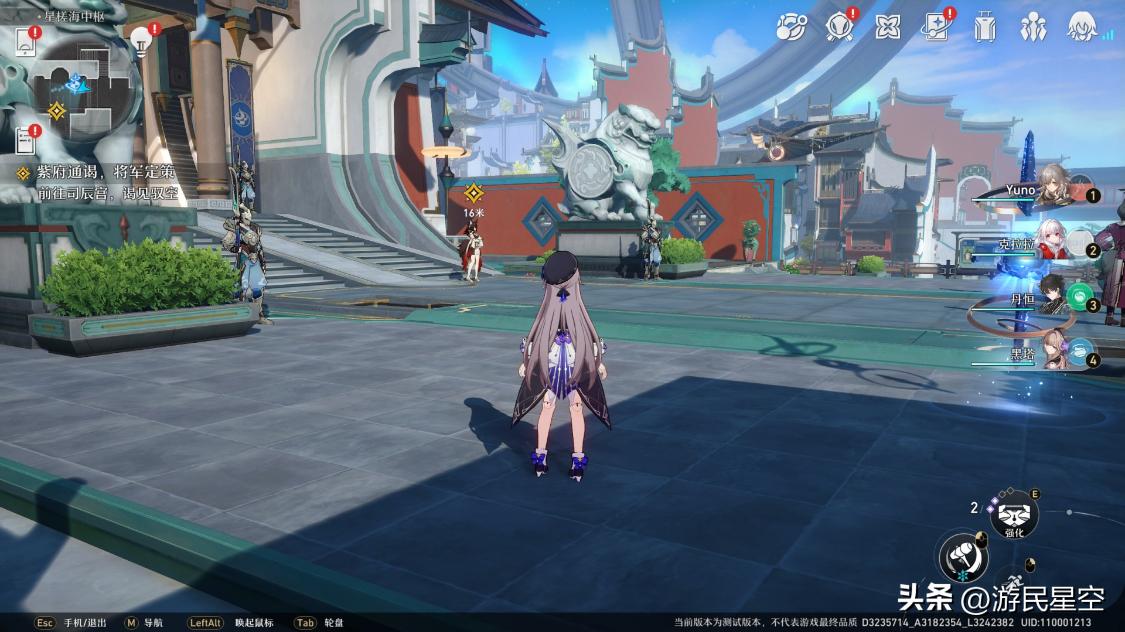Screen dimensions: 1125x632
Task: Open the suitcase inventory icon
Action: tap(985, 27)
